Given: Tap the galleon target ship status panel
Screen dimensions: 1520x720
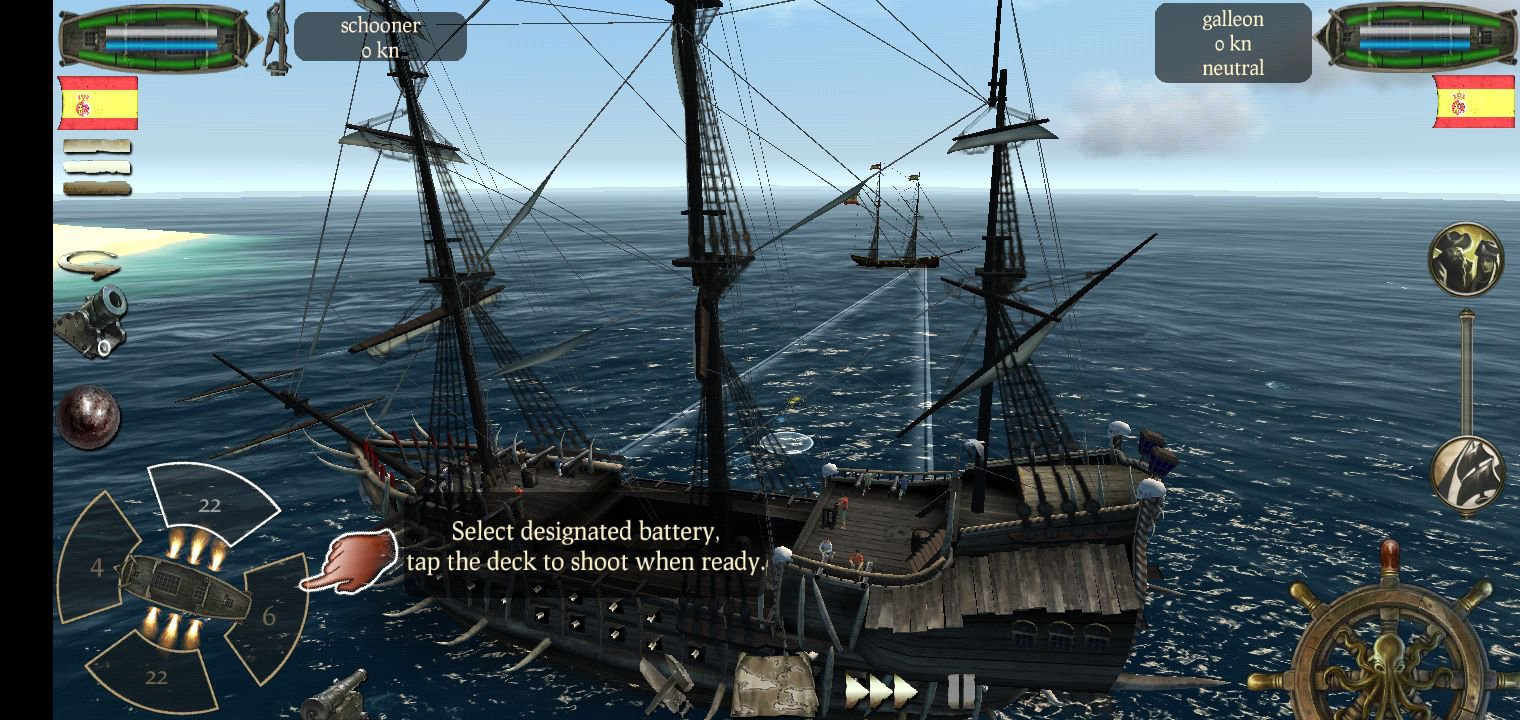Looking at the screenshot, I should tap(1232, 43).
